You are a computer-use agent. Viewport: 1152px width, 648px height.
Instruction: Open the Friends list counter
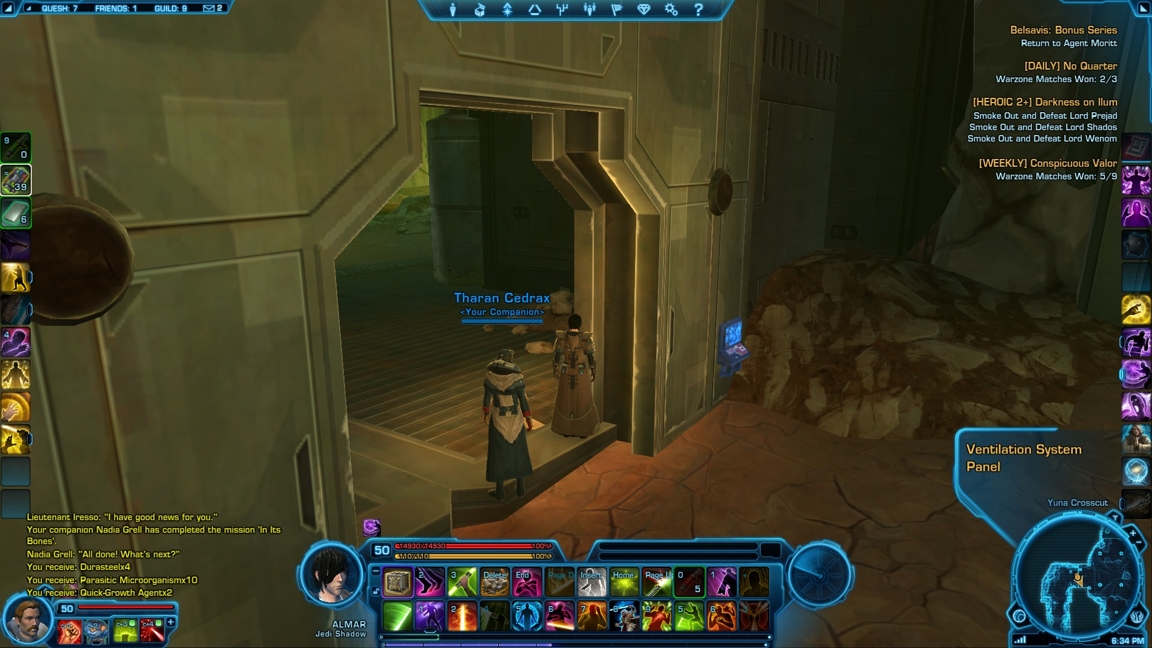(x=115, y=8)
